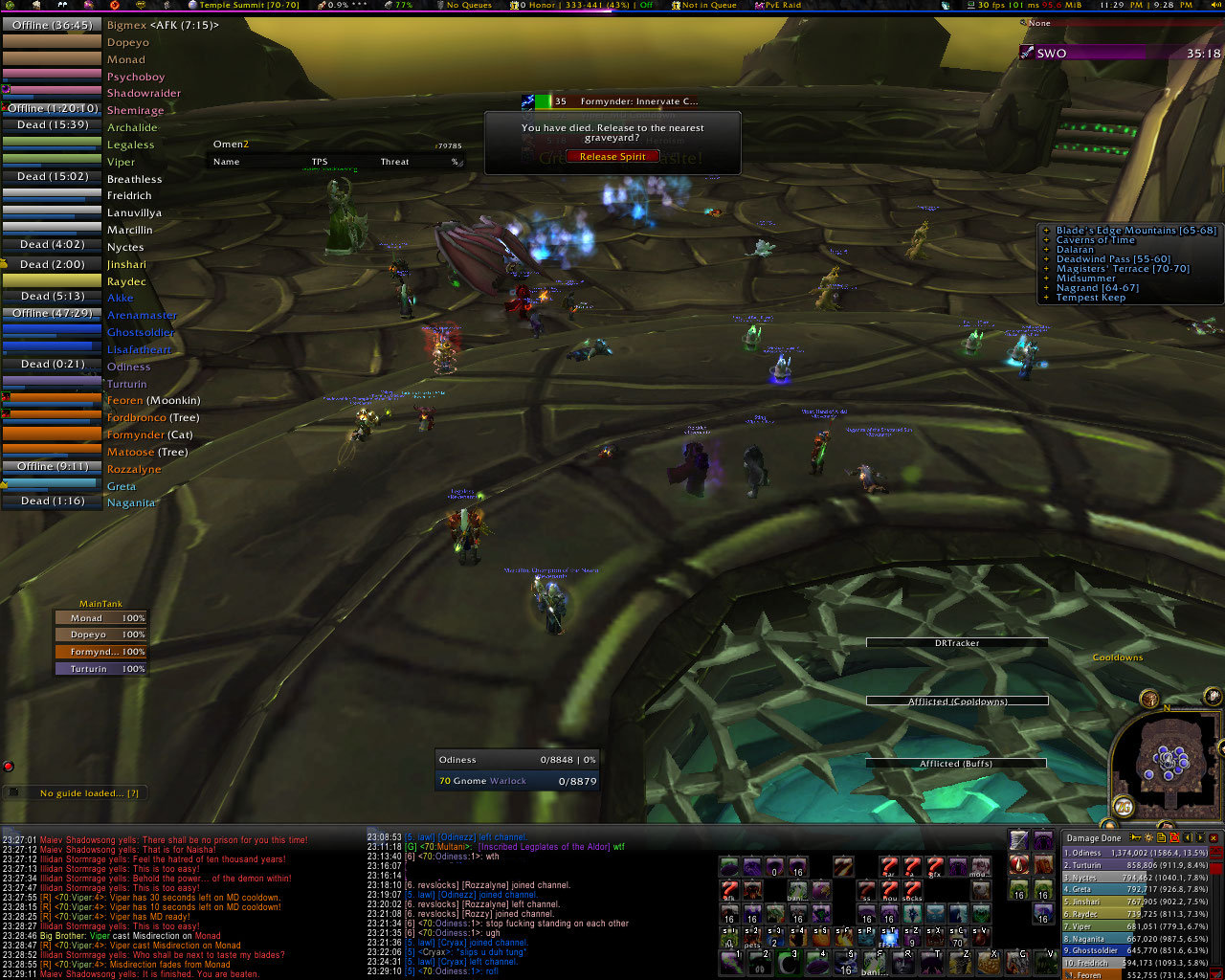Select Monad in the MainTank frame

pyautogui.click(x=100, y=618)
